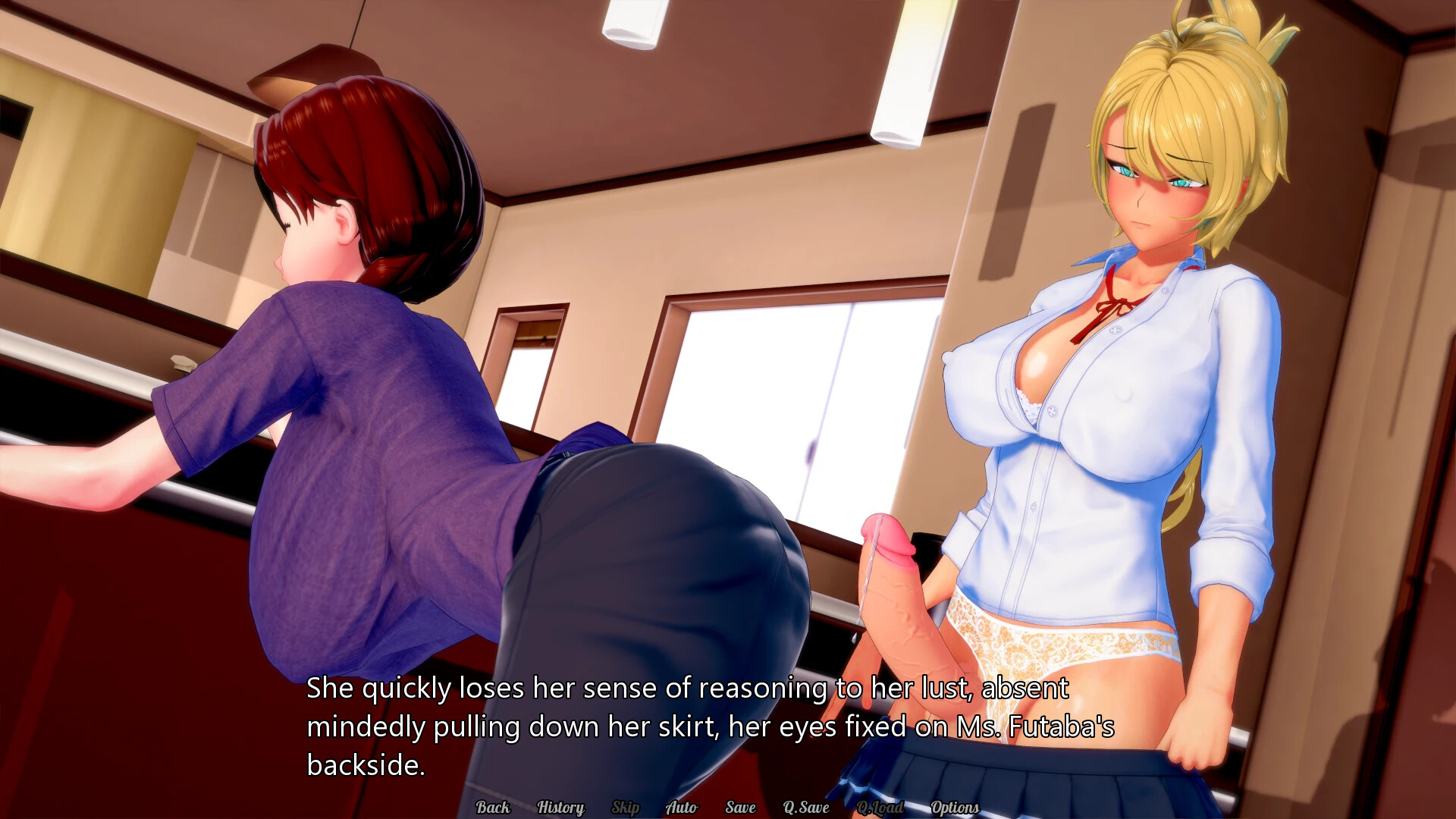Go Back to the previous dialogue line
1456x819 pixels.
coord(493,808)
